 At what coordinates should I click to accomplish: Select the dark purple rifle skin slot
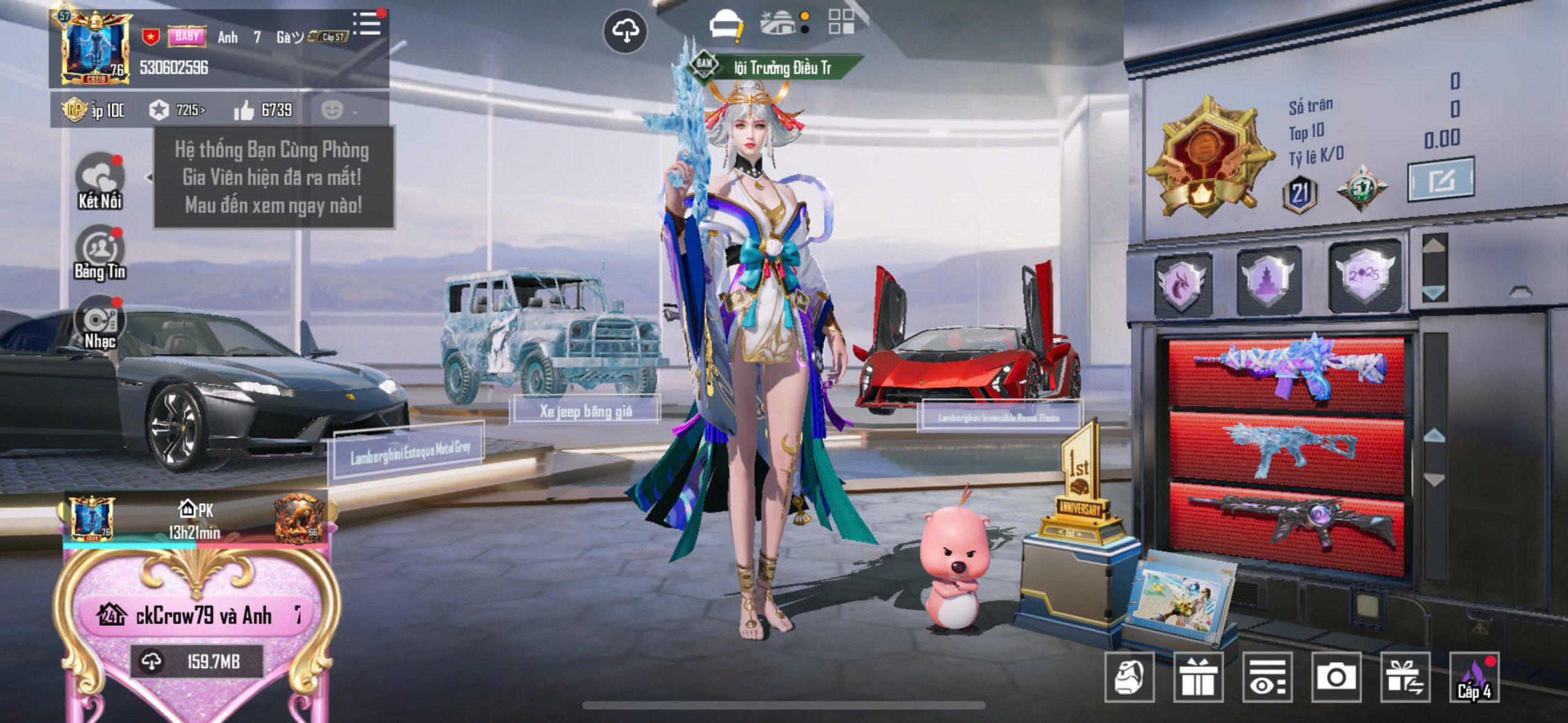coord(1286,525)
